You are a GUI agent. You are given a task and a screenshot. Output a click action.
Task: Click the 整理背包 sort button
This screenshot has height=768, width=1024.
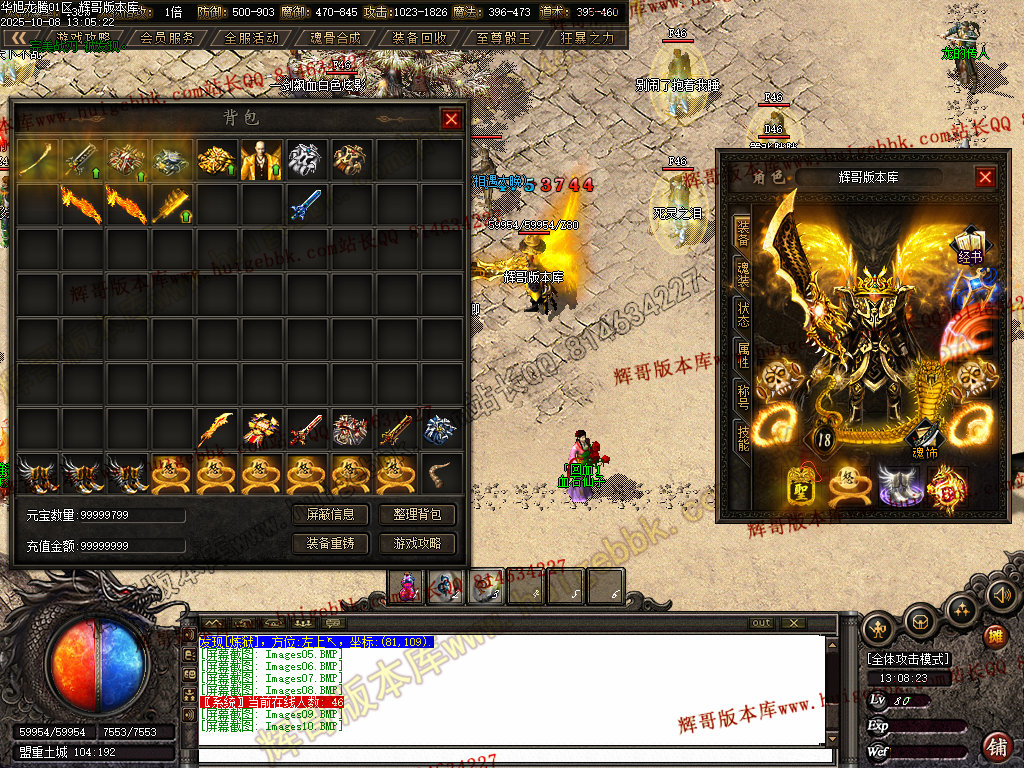coord(417,515)
